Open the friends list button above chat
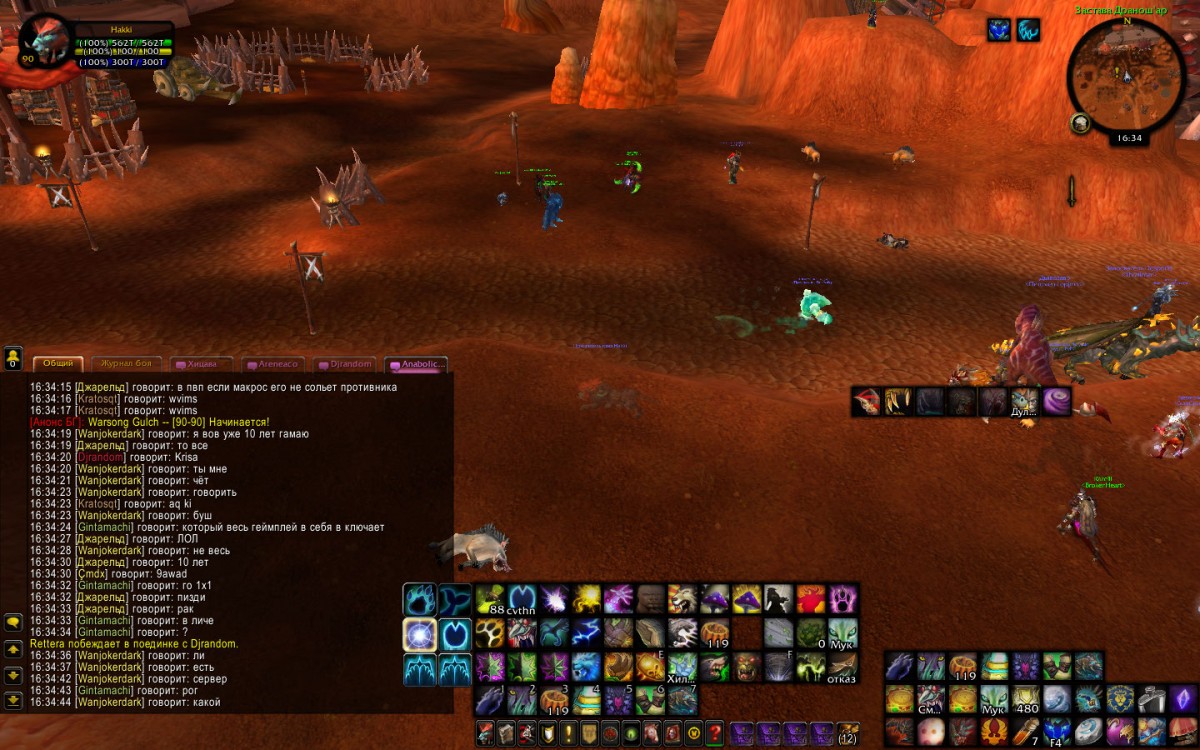Image resolution: width=1200 pixels, height=750 pixels. 13,357
